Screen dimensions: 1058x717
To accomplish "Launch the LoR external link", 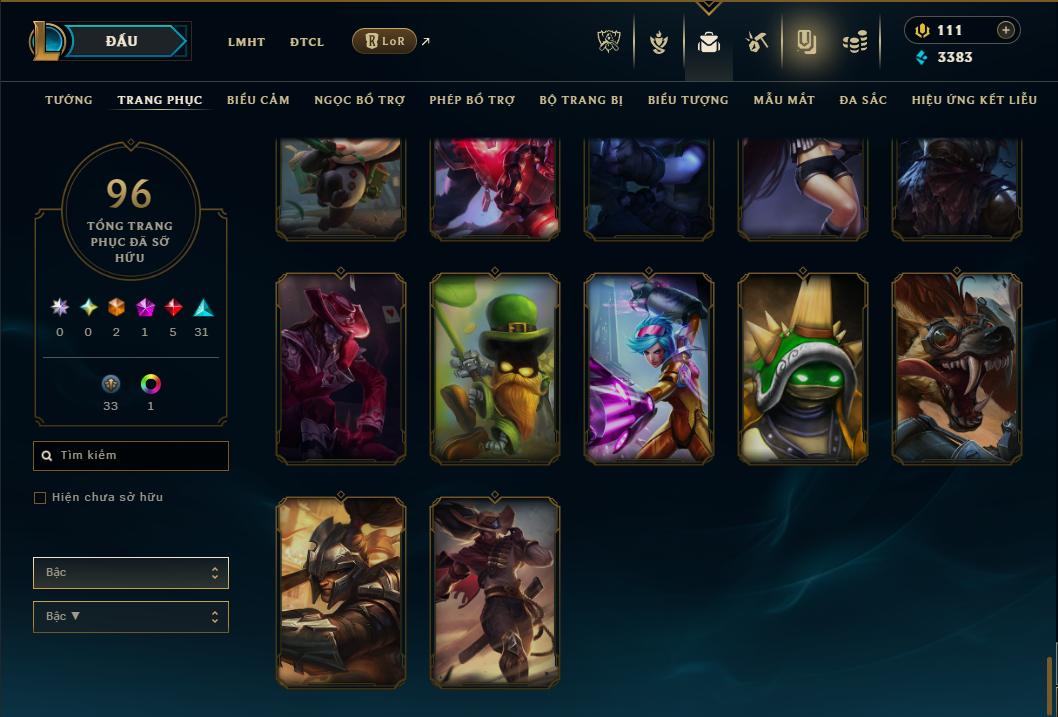I will [385, 41].
